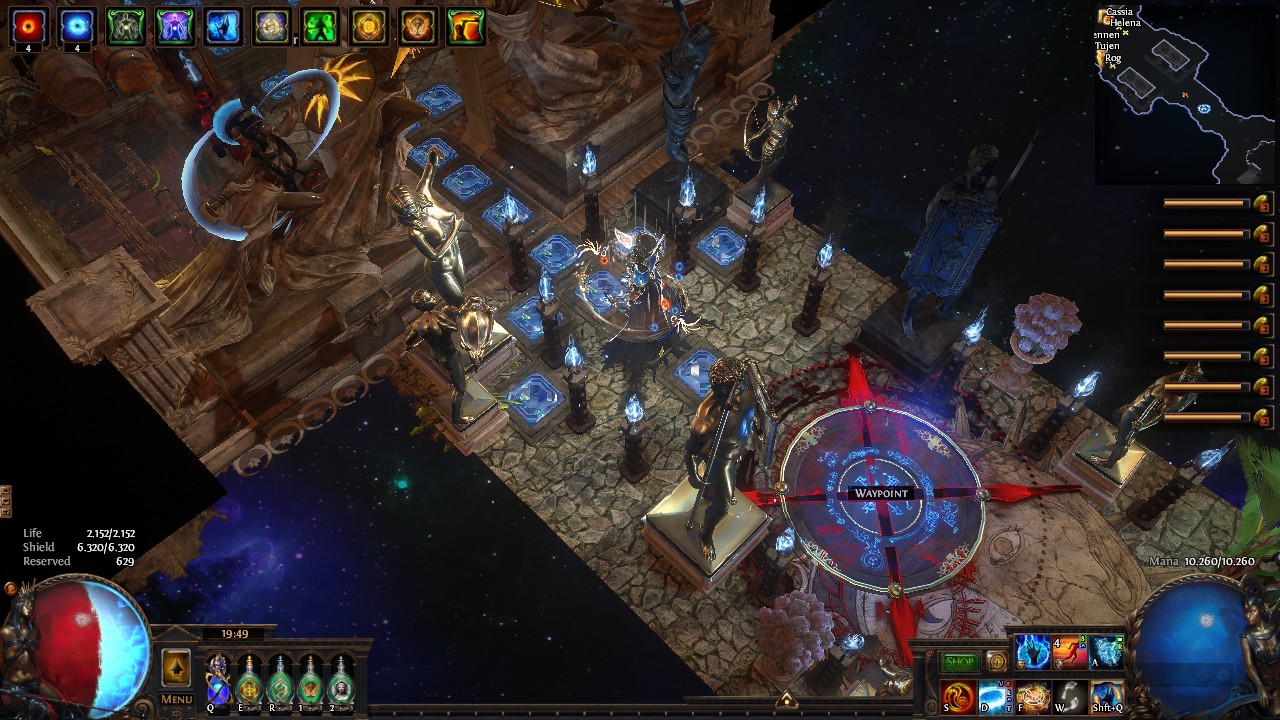Activate the blue lightning hand skill
Viewport: 1280px width, 720px height.
(x=1032, y=652)
